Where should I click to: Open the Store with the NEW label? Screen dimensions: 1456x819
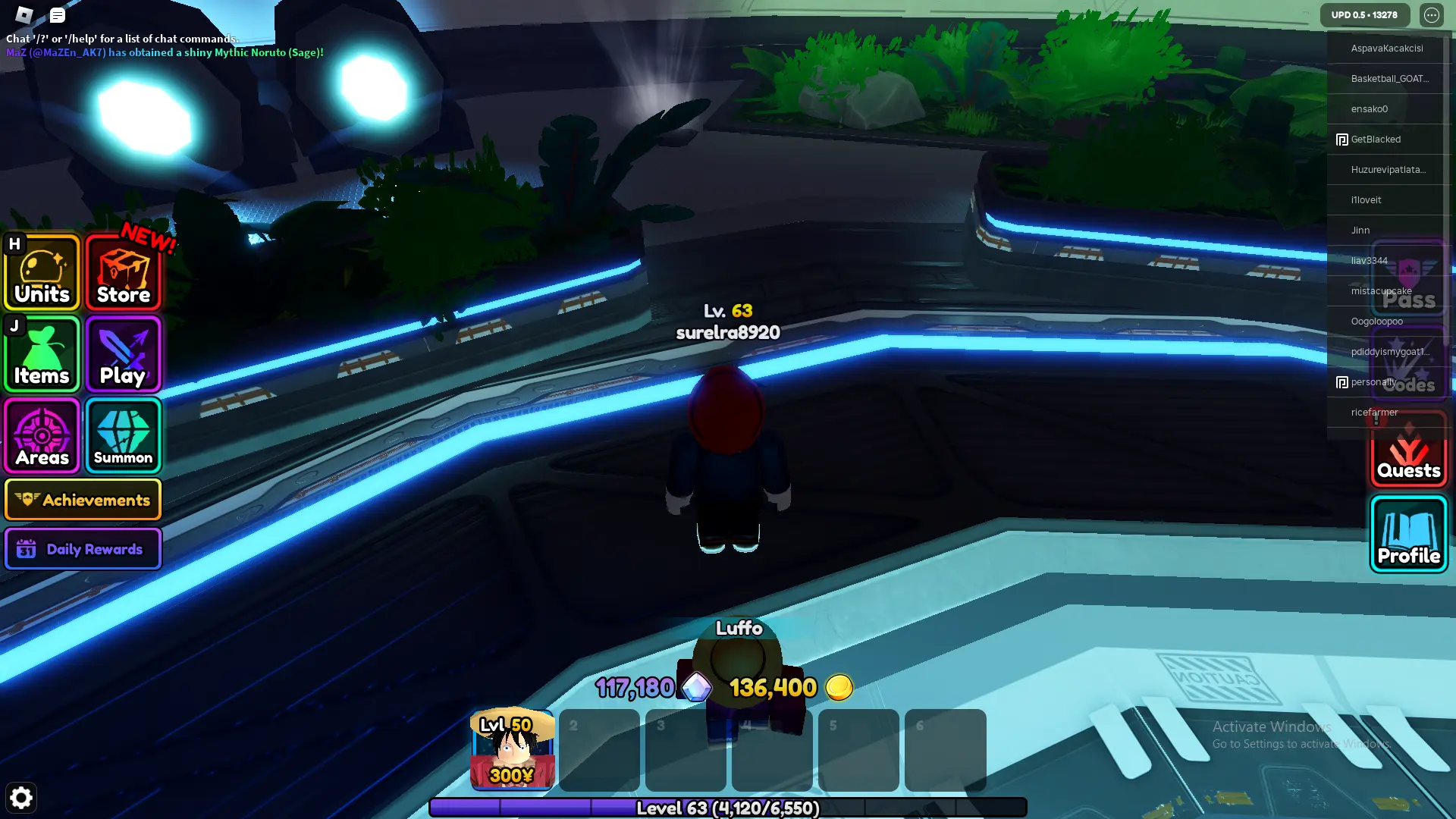tap(123, 272)
